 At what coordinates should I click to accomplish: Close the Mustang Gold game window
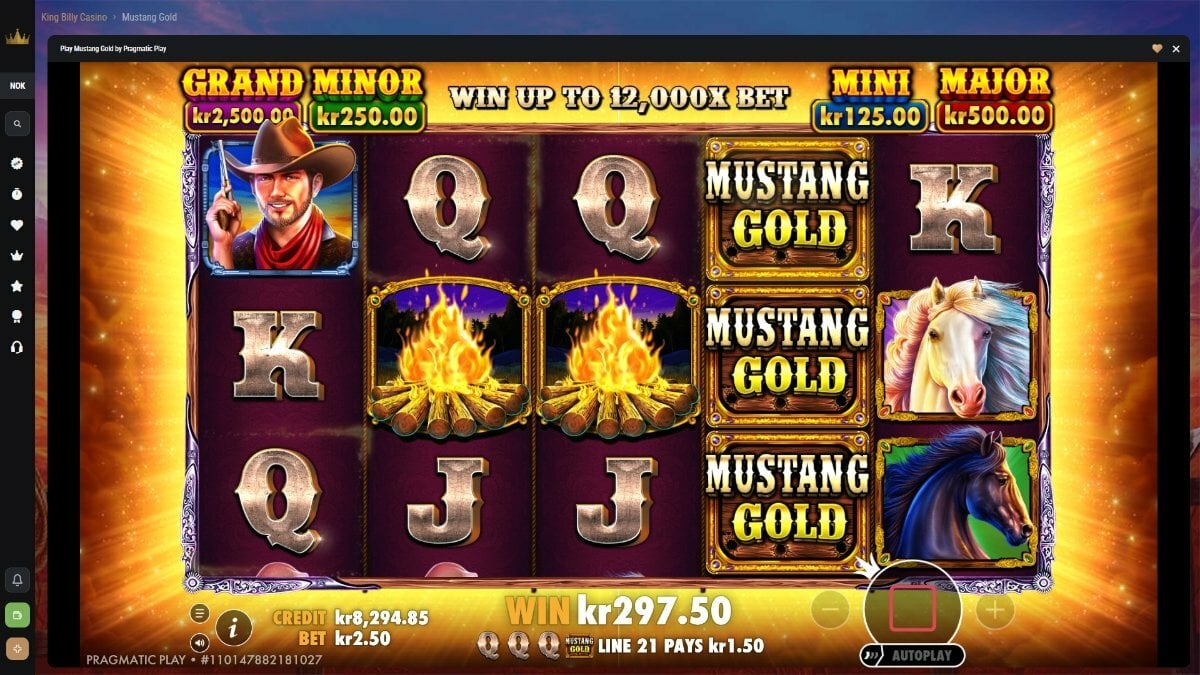coord(1176,48)
